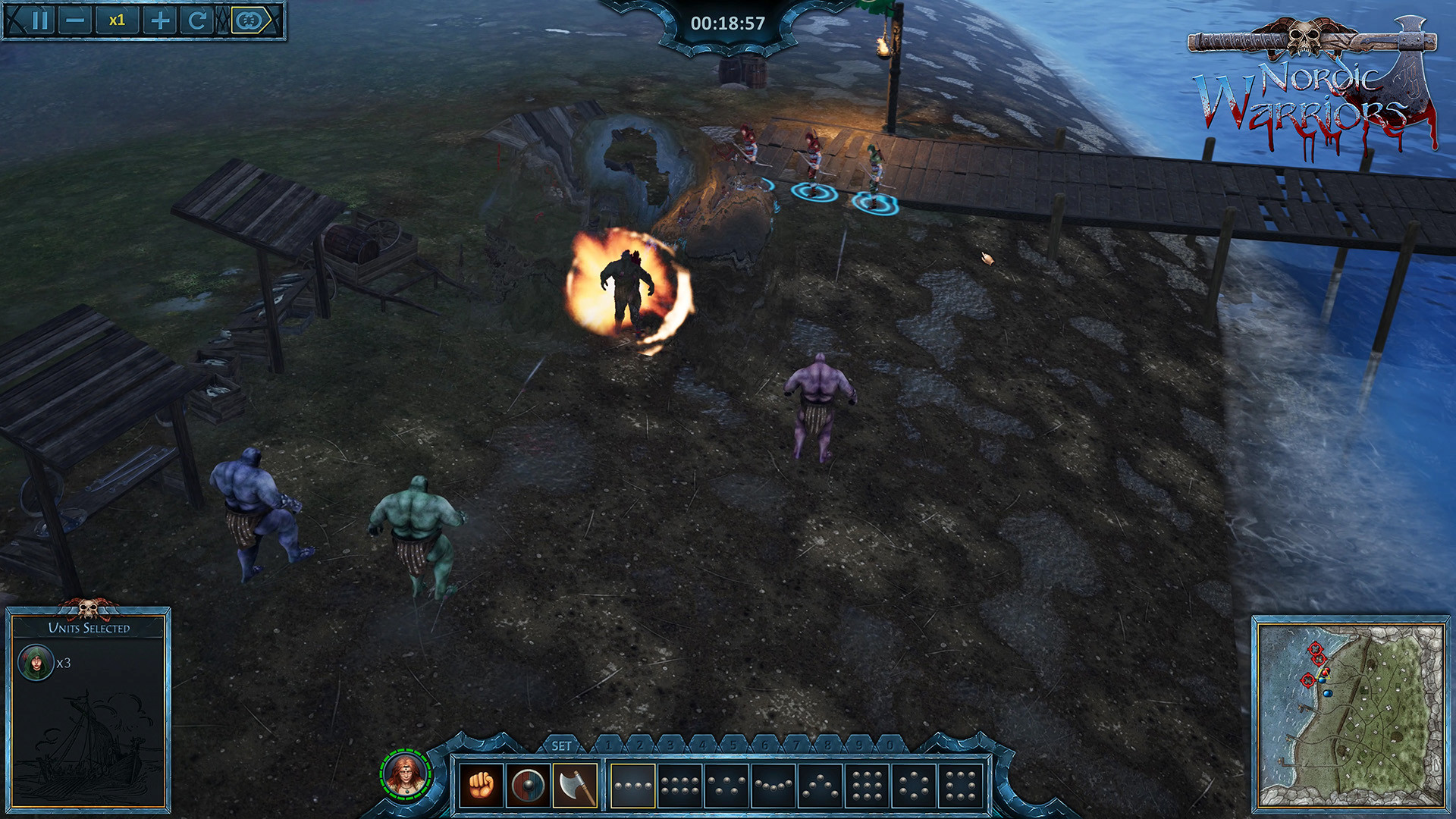
Task: Activate the round shield defend command
Action: pyautogui.click(x=528, y=786)
